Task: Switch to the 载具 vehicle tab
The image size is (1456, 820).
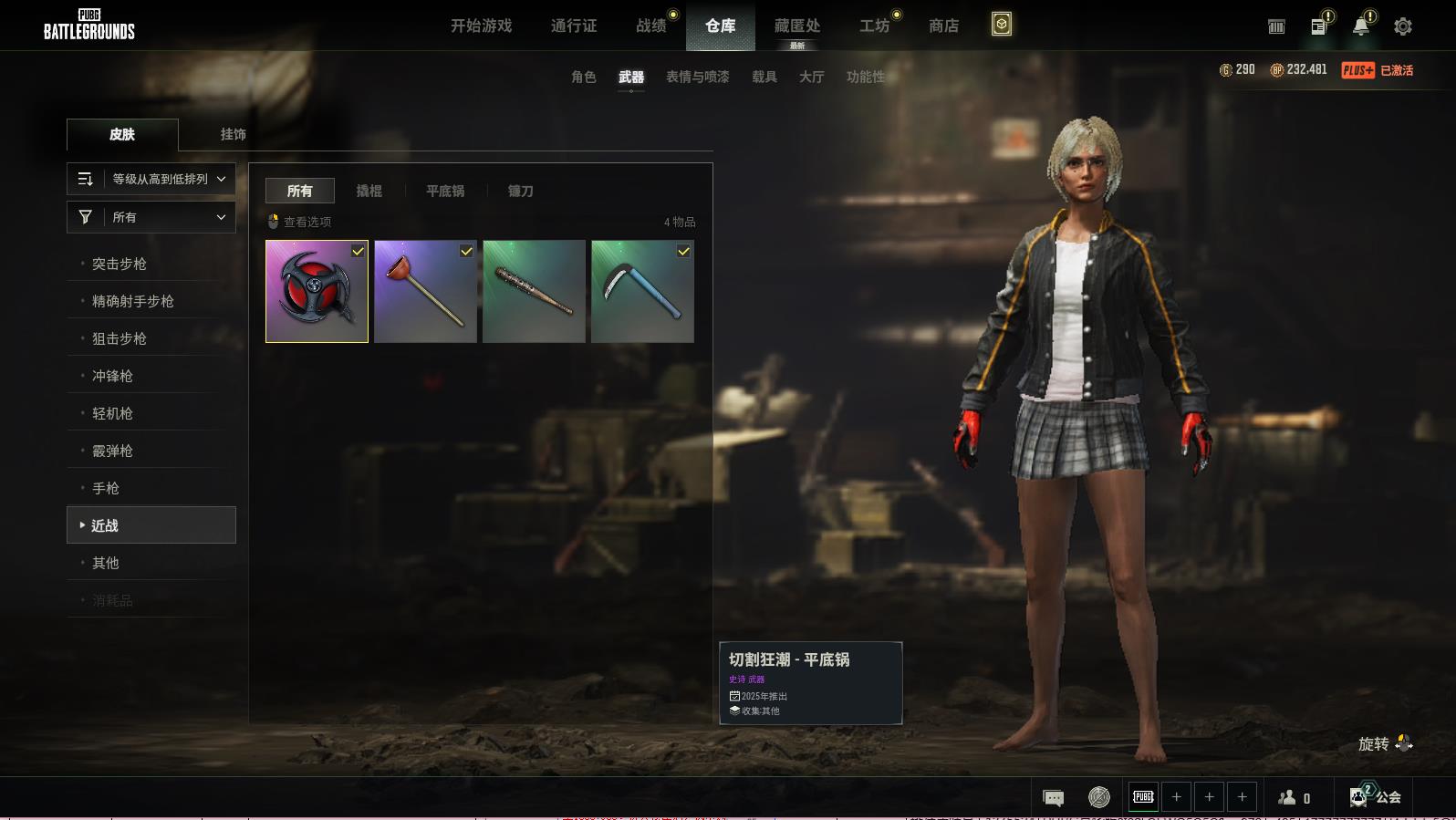Action: tap(764, 77)
